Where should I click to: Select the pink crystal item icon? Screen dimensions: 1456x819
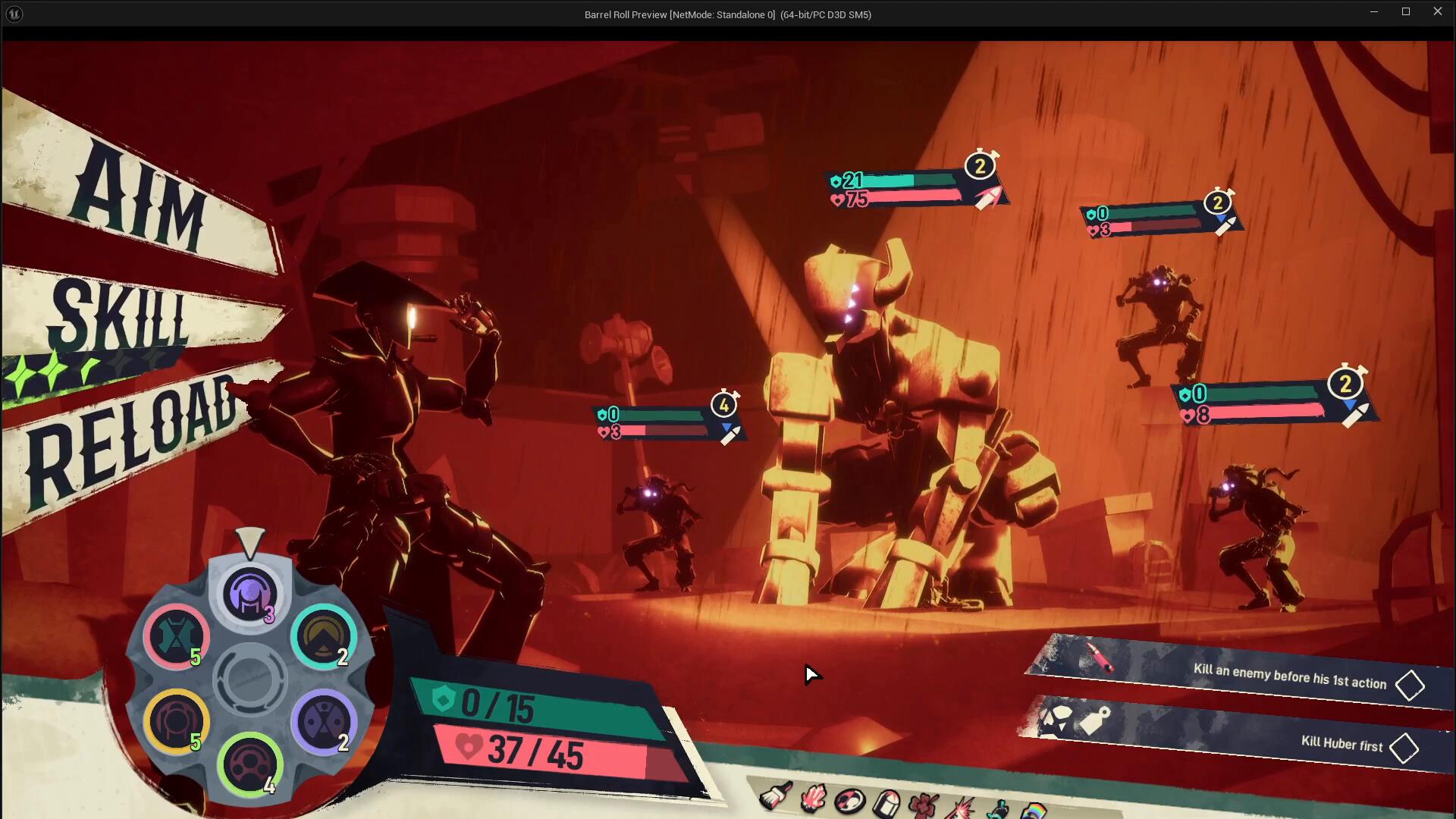813,799
